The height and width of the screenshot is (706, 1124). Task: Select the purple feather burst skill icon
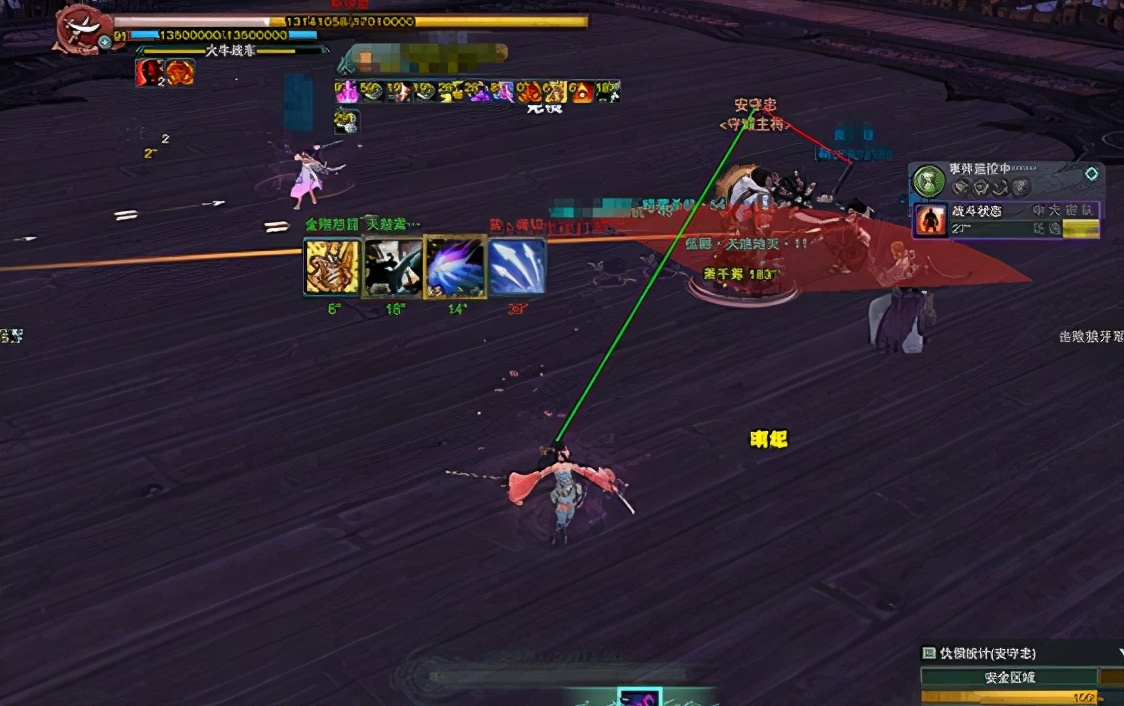pos(455,266)
